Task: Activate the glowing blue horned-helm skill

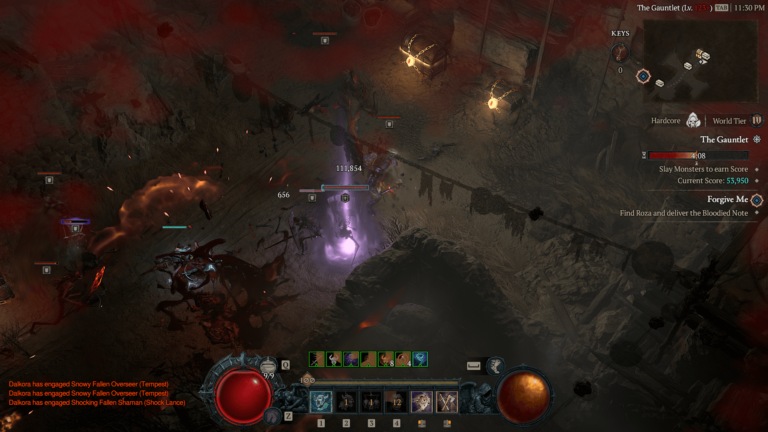Action: tap(322, 402)
